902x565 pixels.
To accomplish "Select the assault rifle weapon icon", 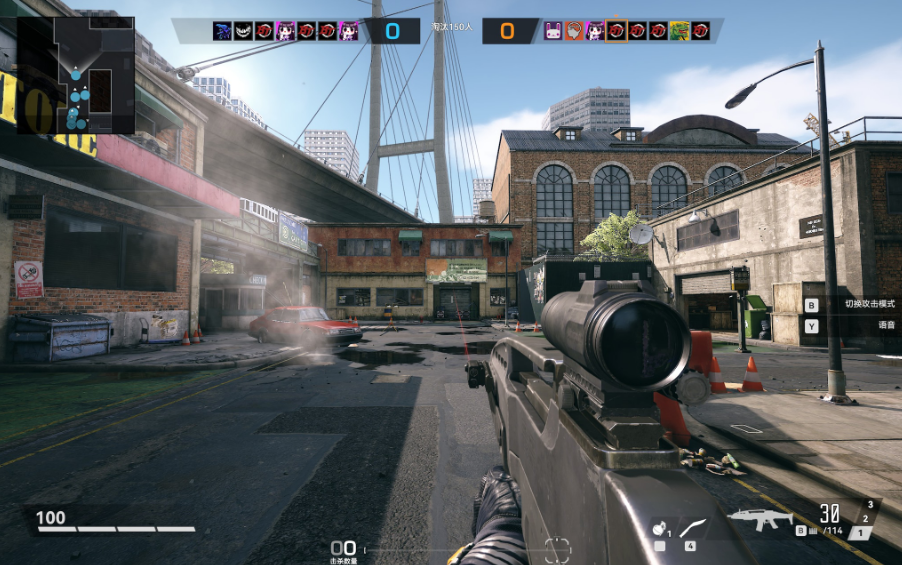I will [x=759, y=519].
